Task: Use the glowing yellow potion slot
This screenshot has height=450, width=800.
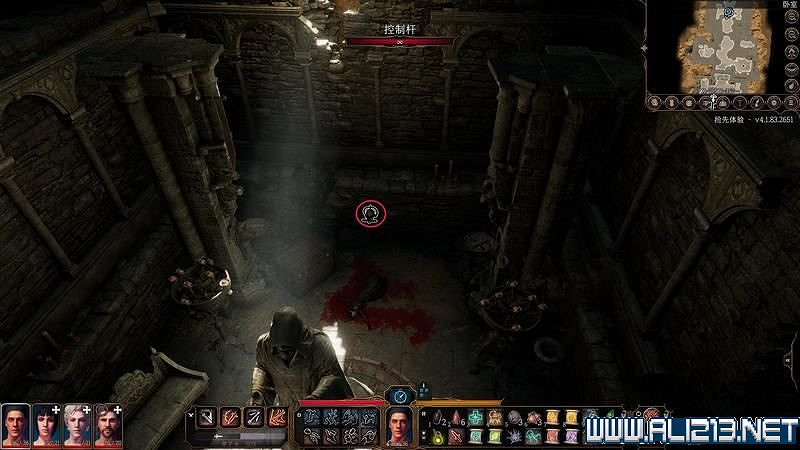Action: 438,434
